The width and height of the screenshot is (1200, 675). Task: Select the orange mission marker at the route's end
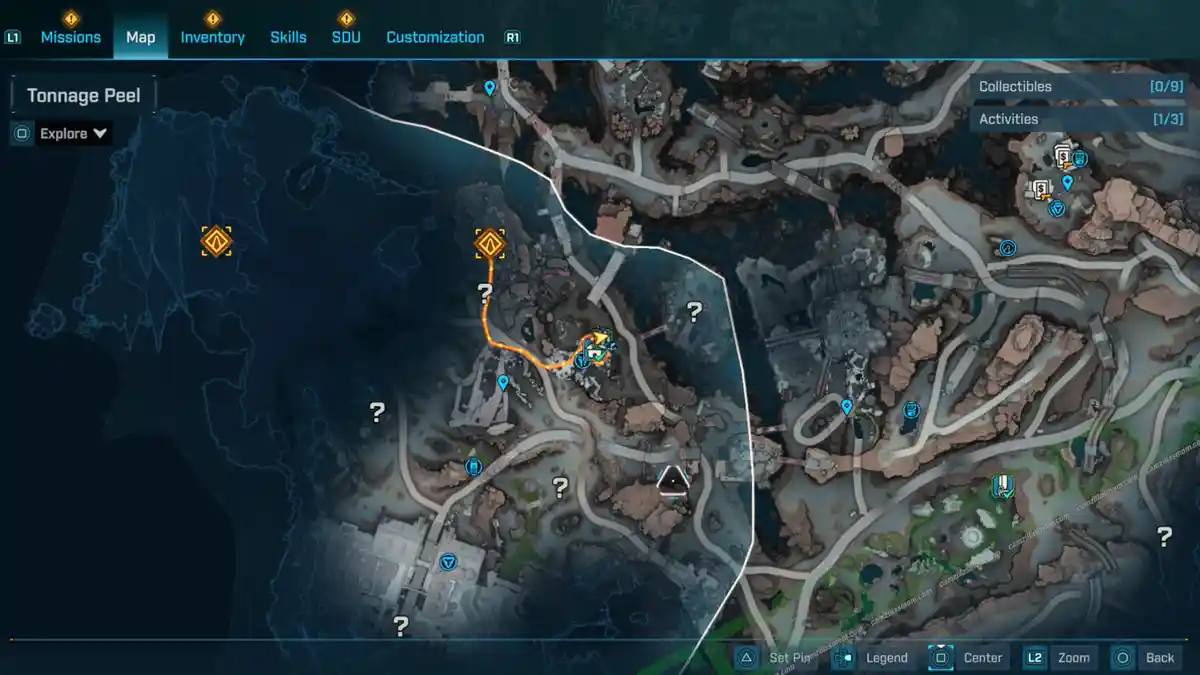489,242
